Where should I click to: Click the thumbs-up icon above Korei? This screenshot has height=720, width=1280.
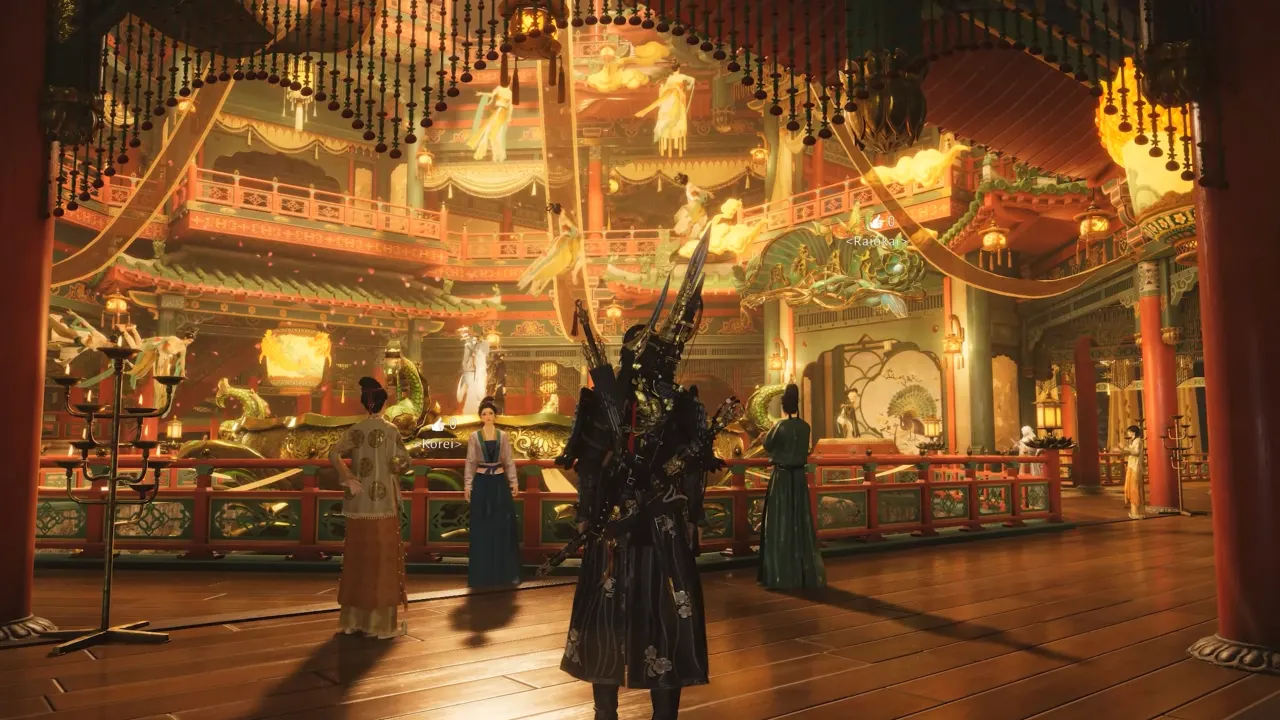[x=437, y=426]
